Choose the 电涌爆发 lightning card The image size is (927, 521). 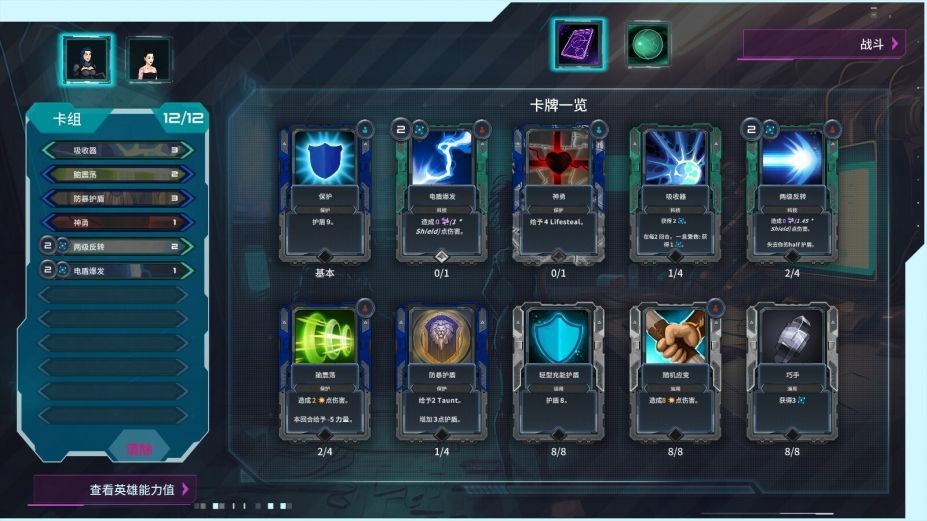[442, 191]
